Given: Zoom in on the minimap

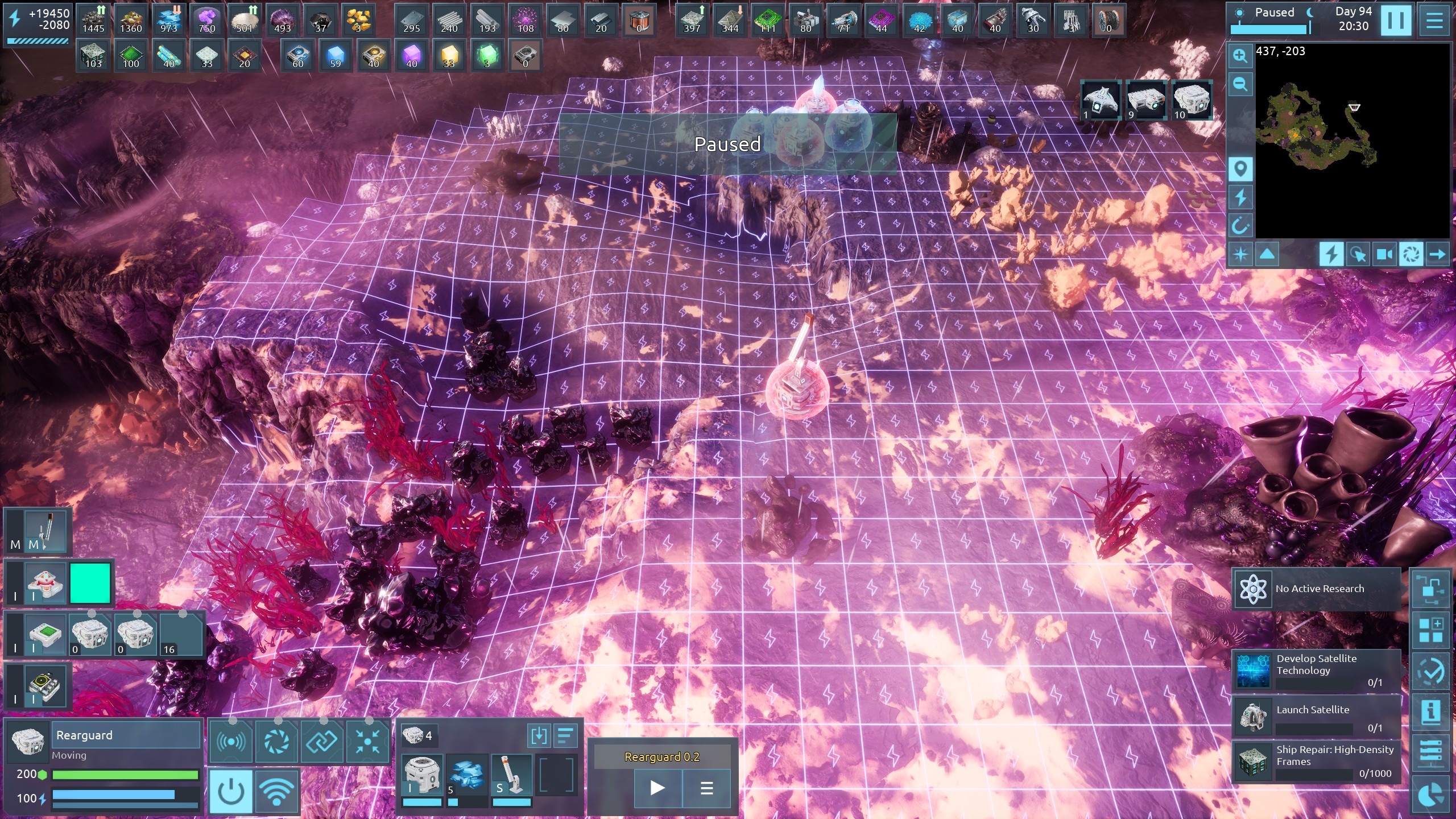Looking at the screenshot, I should click(x=1240, y=56).
